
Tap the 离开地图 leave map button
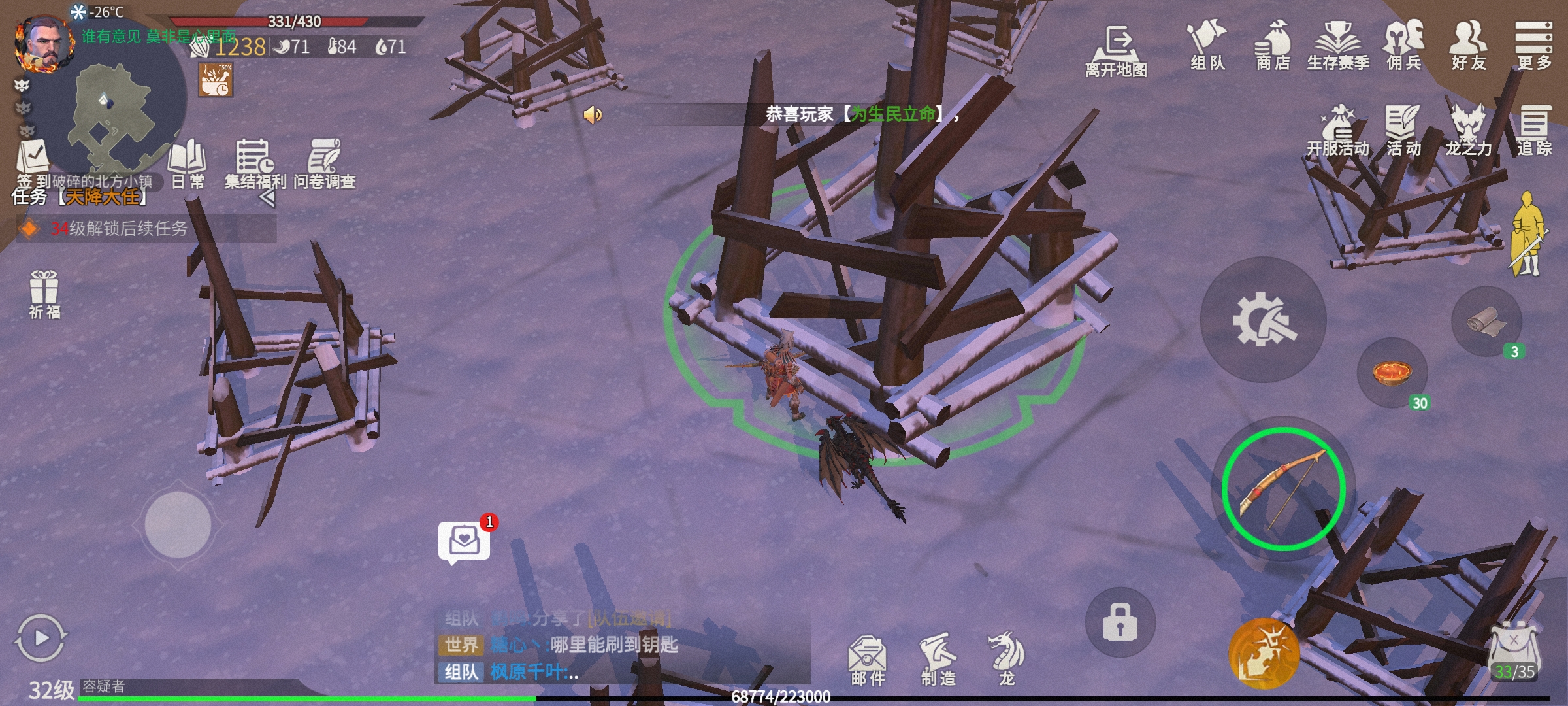click(1116, 51)
